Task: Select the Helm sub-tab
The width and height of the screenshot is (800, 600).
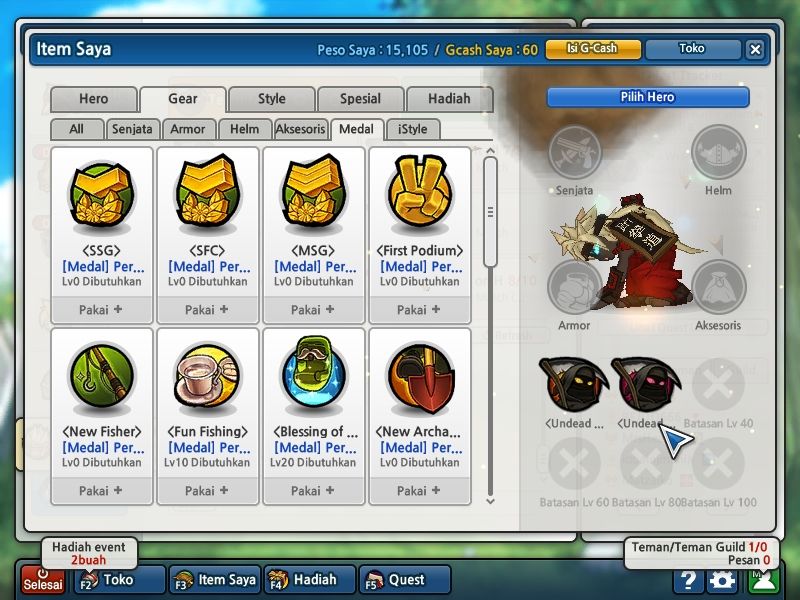Action: click(244, 129)
